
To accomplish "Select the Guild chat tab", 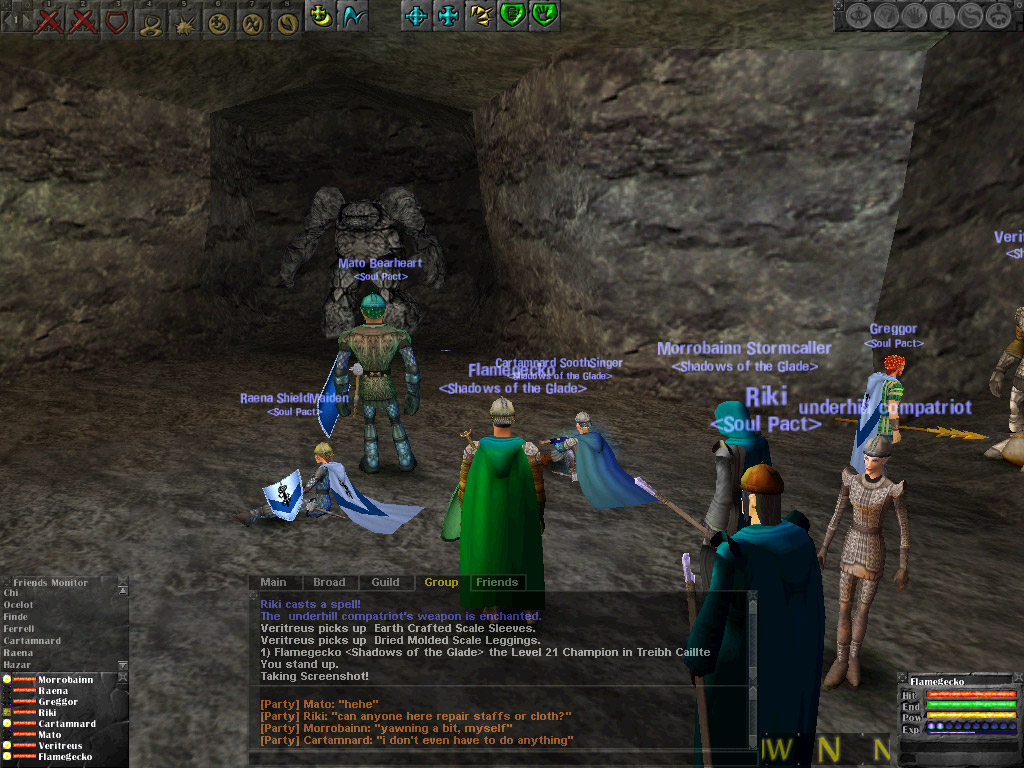I will [x=385, y=582].
